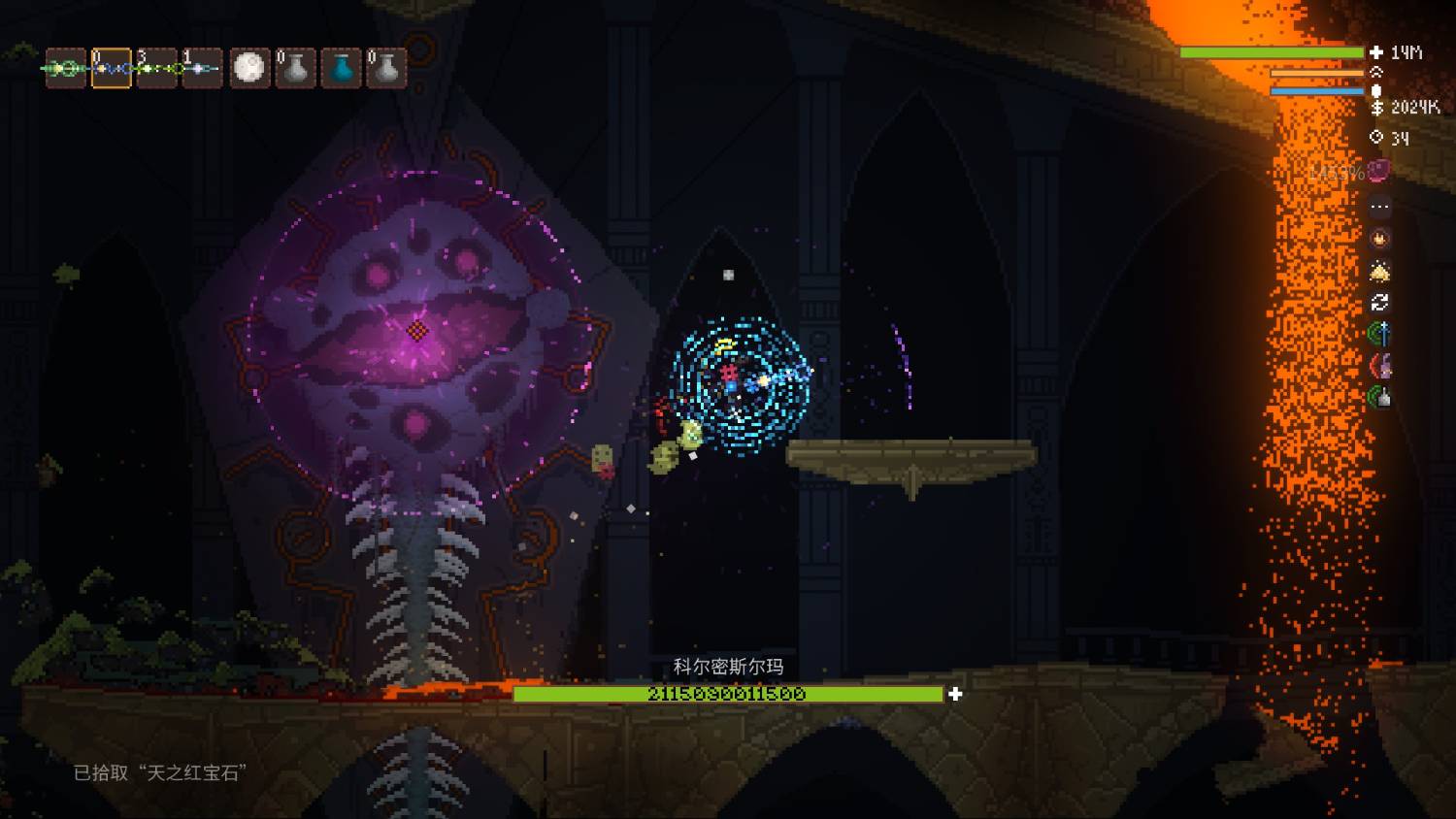The height and width of the screenshot is (819, 1456).
Task: Click the purple wizard-hat radar perk icon
Action: [x=1379, y=366]
